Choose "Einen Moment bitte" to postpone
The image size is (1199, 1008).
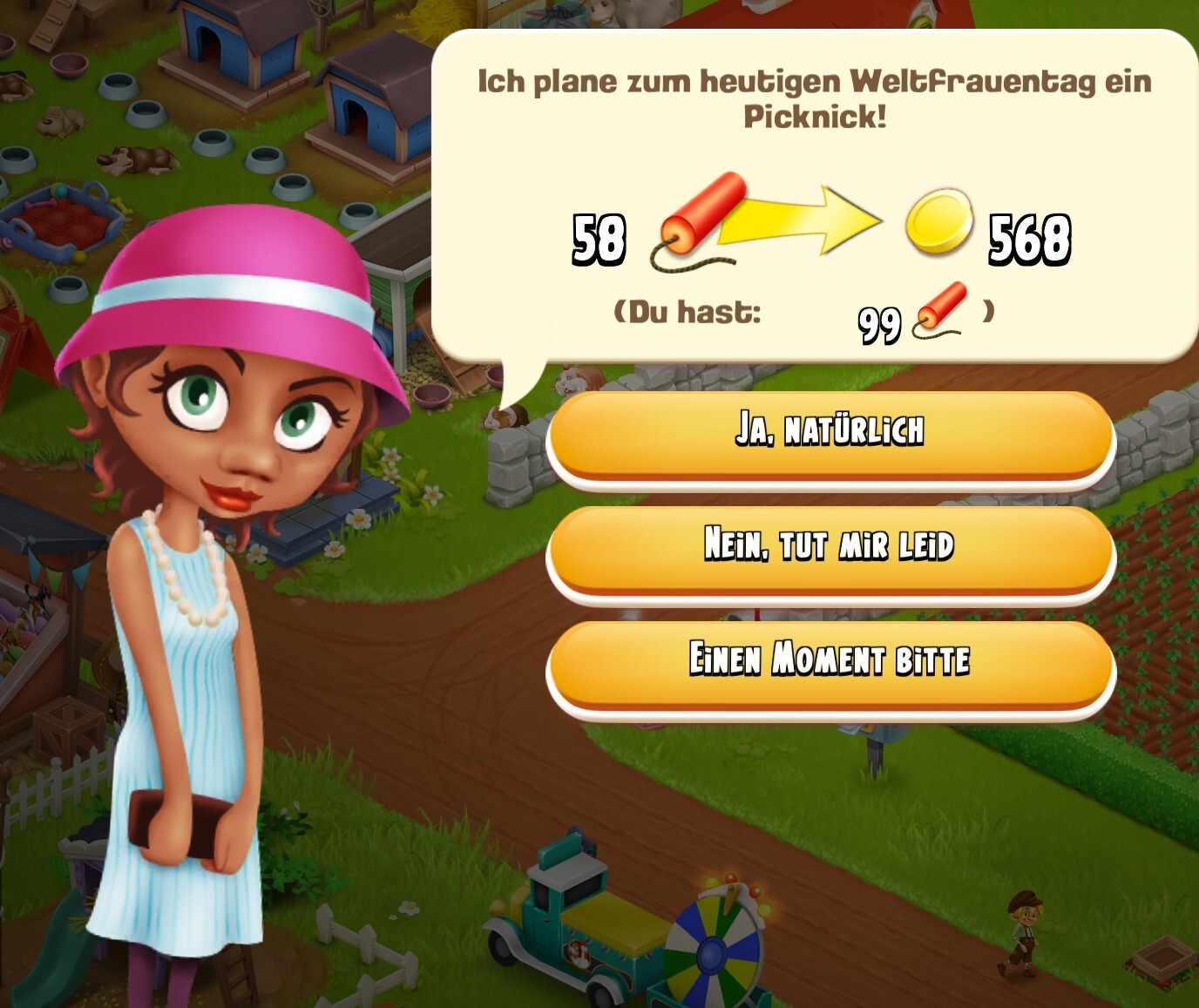point(830,662)
